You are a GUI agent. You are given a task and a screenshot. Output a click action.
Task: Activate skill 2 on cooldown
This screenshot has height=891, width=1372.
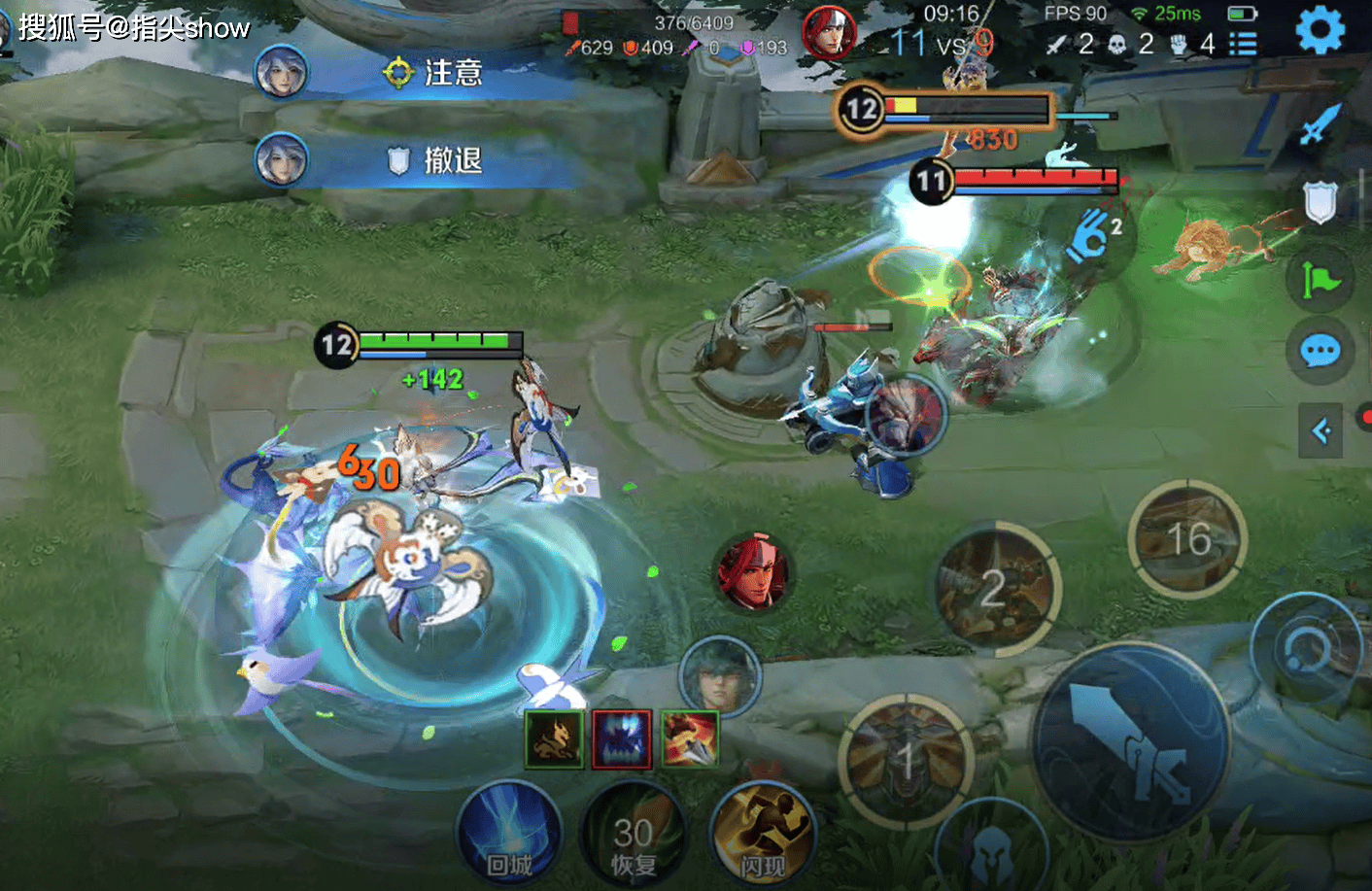(x=995, y=588)
